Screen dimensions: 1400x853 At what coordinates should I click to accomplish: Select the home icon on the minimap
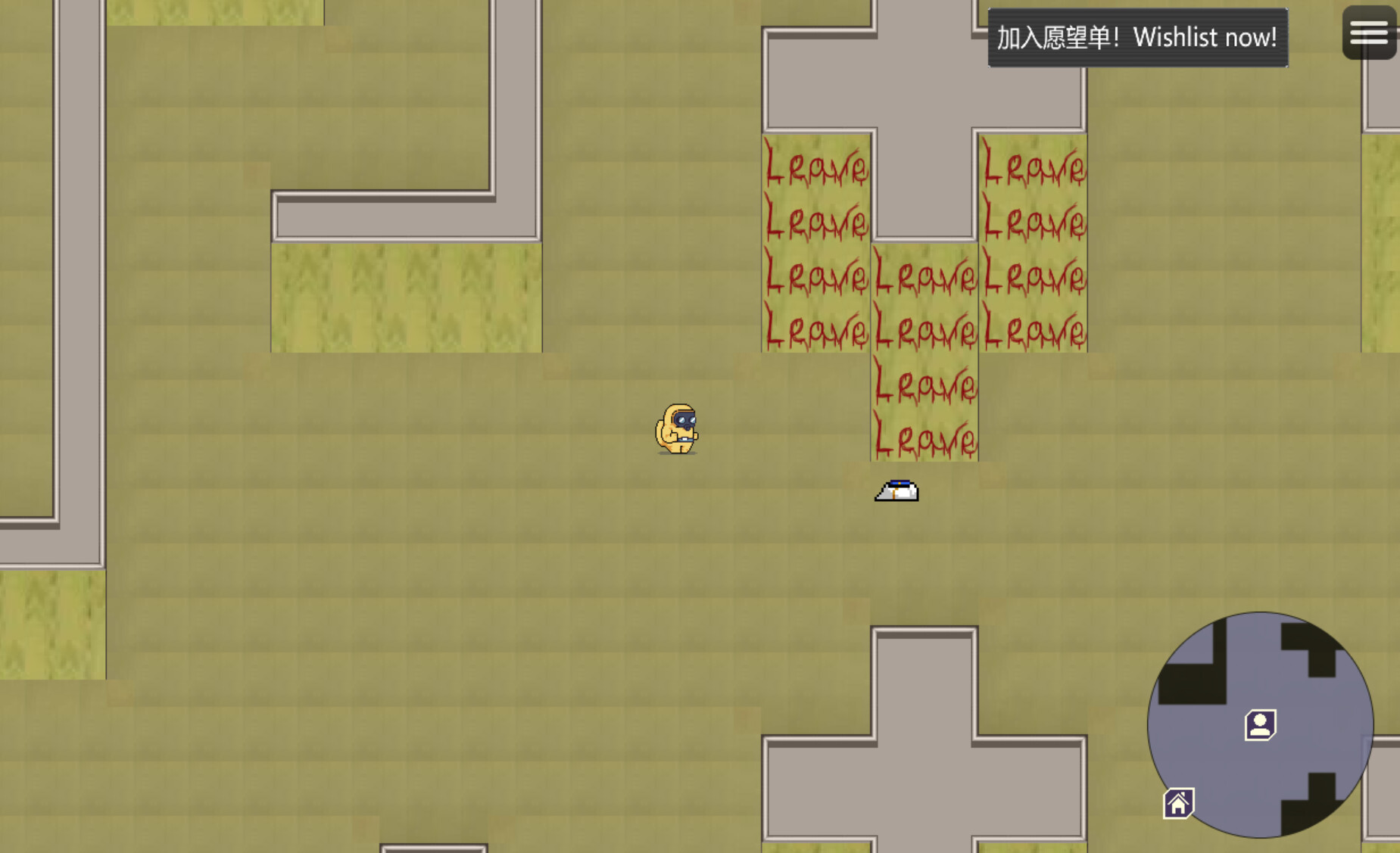click(x=1179, y=802)
